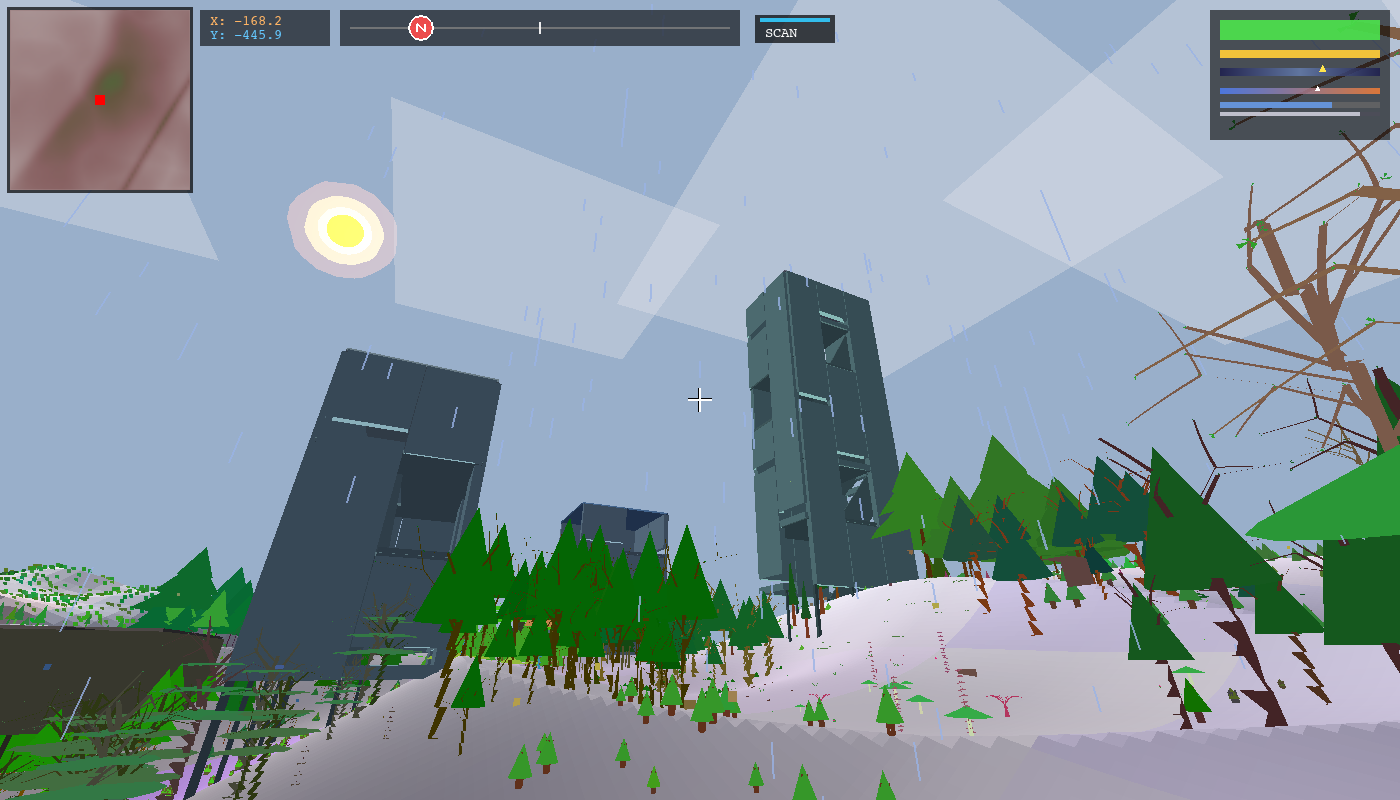Click the yellow triangle on the day-night gradient bar

click(x=1321, y=67)
